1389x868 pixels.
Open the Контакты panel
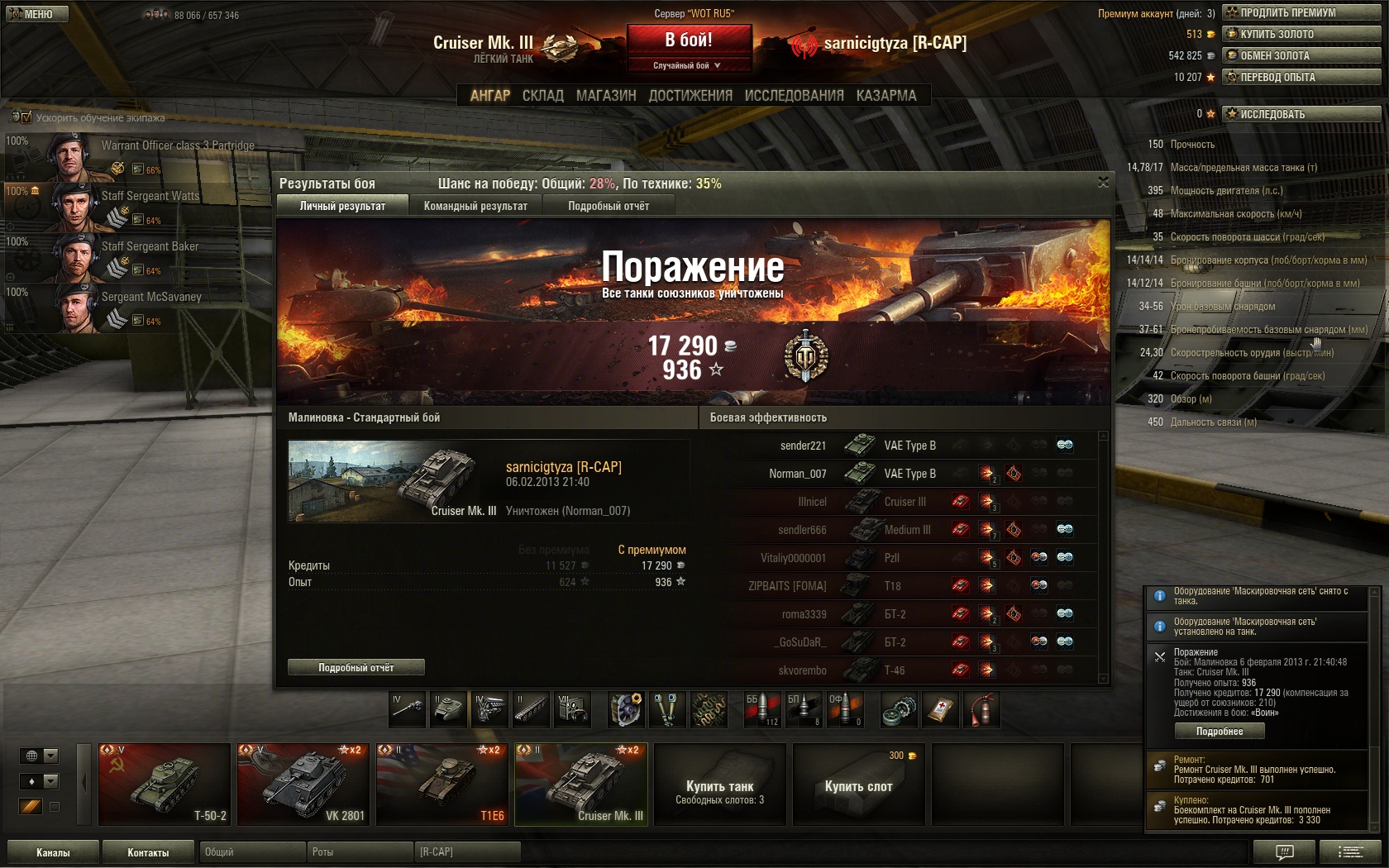click(x=148, y=852)
